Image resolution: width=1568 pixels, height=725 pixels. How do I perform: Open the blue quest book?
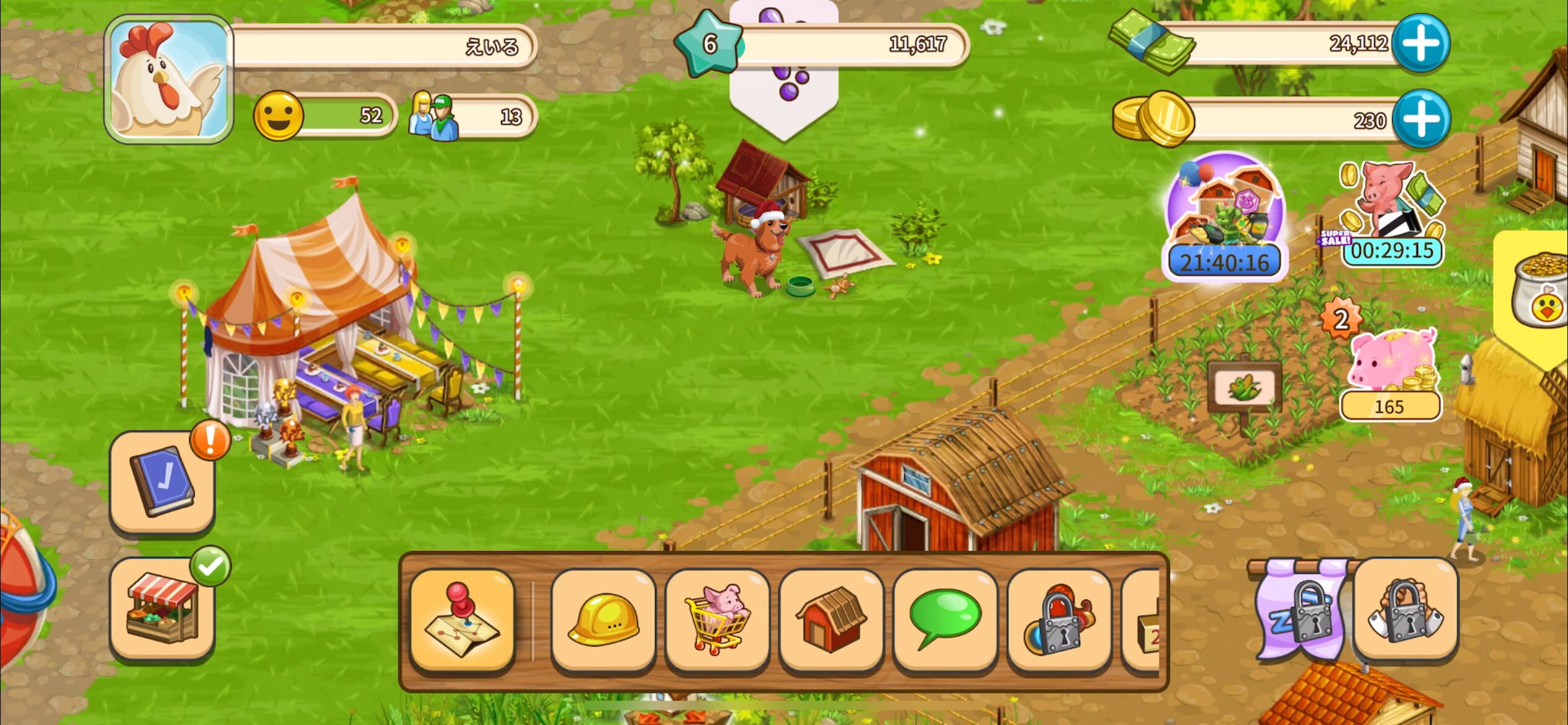click(162, 481)
